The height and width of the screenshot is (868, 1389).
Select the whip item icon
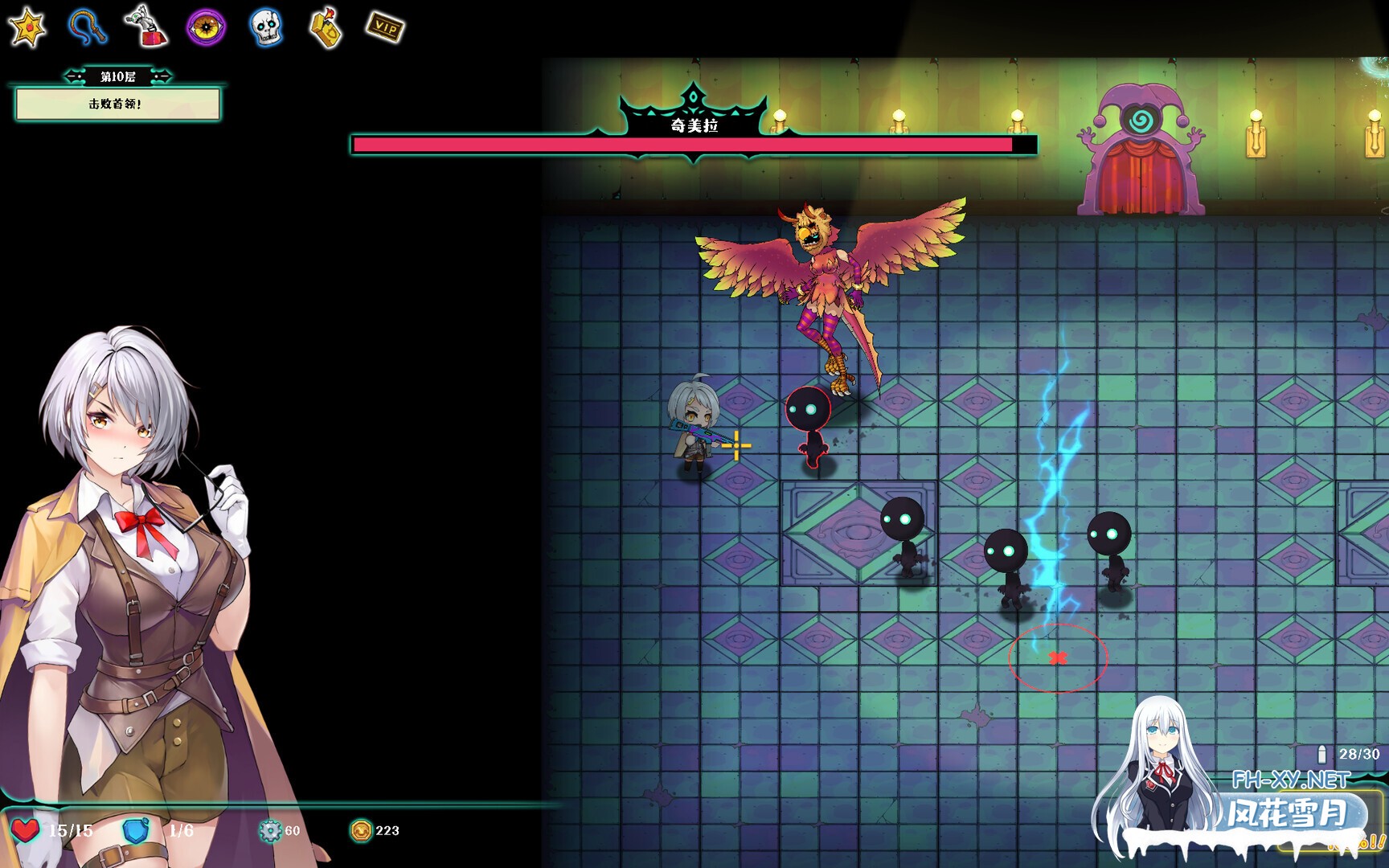(85, 27)
